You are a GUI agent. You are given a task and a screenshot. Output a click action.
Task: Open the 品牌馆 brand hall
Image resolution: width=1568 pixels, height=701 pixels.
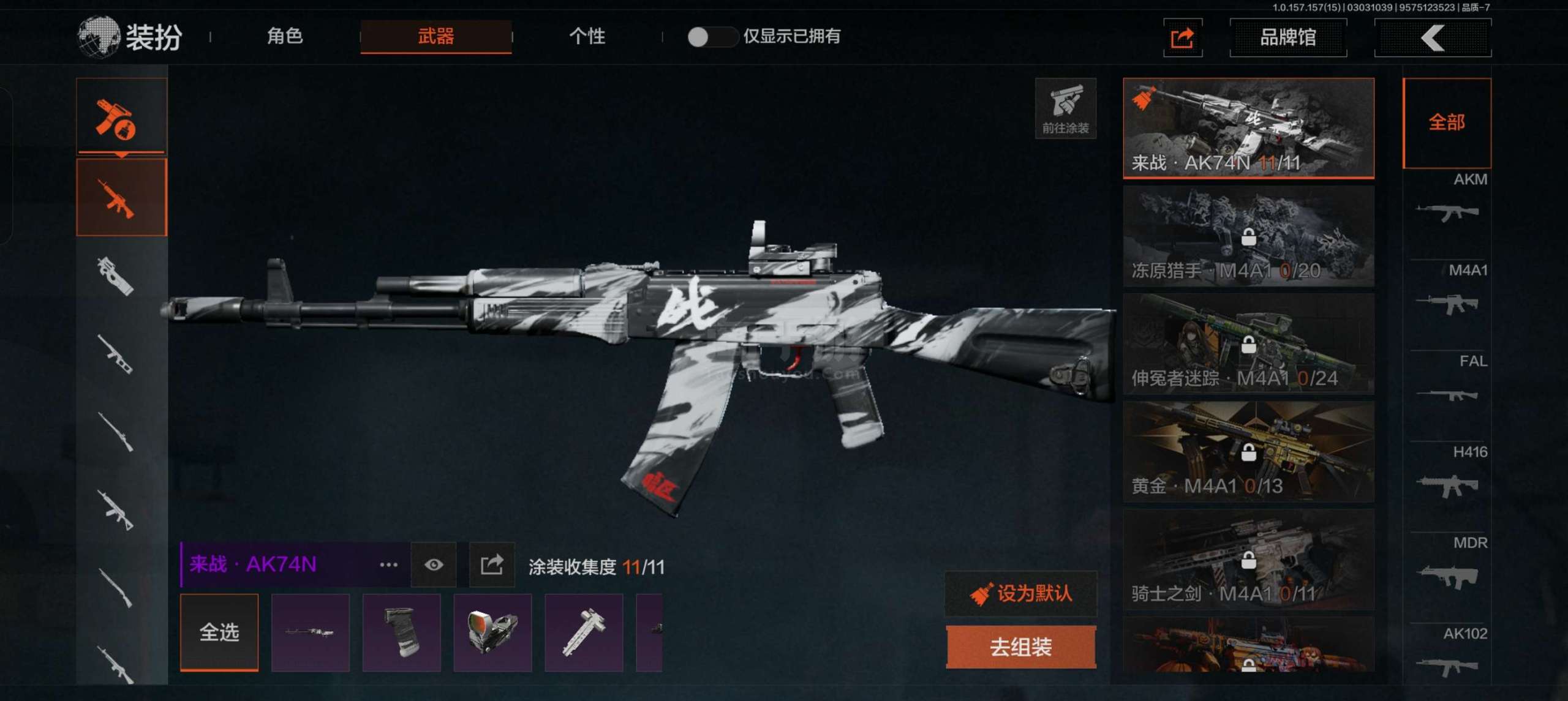(x=1287, y=38)
